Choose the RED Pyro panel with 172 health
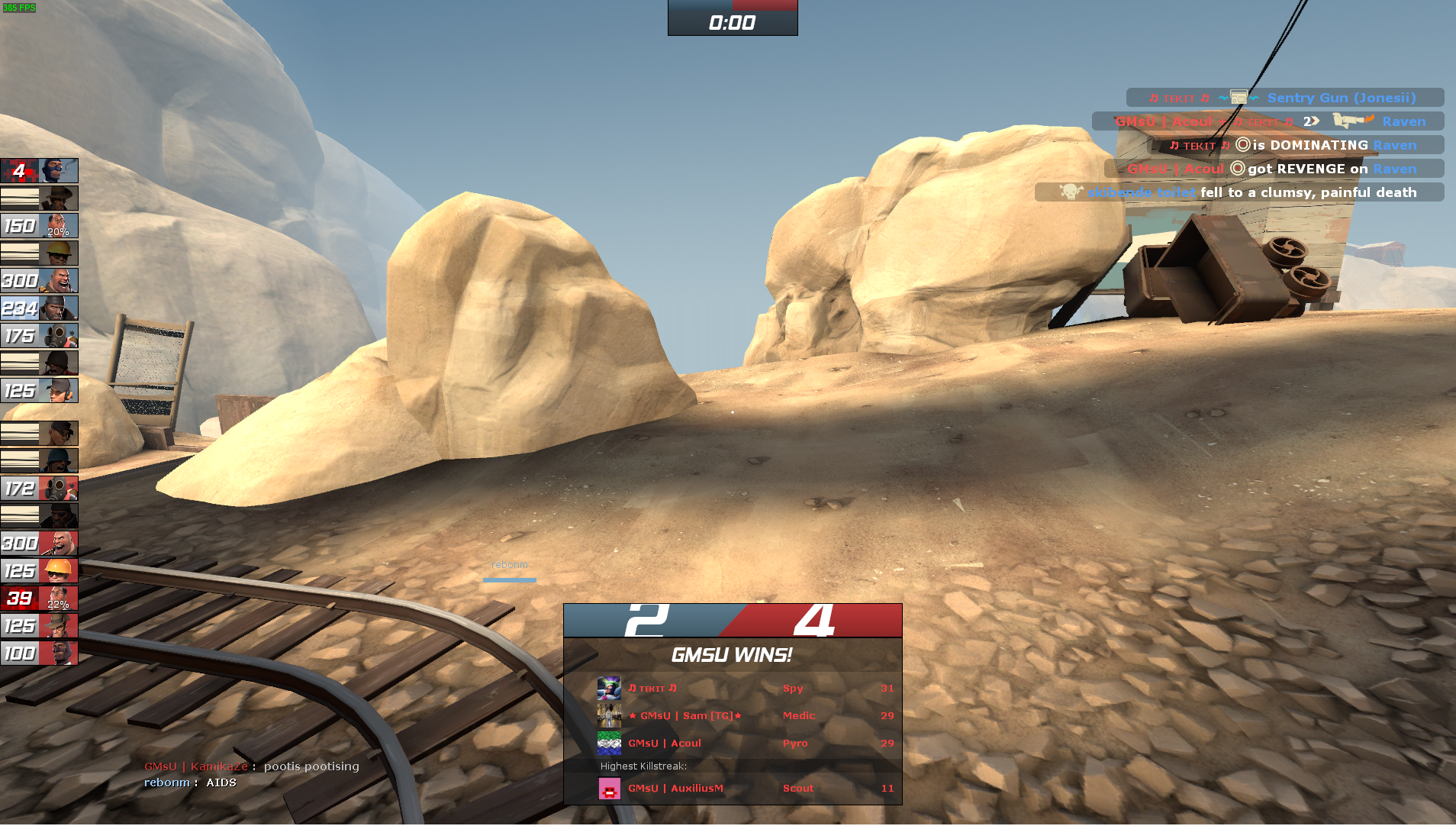This screenshot has height=826, width=1456. pos(39,489)
